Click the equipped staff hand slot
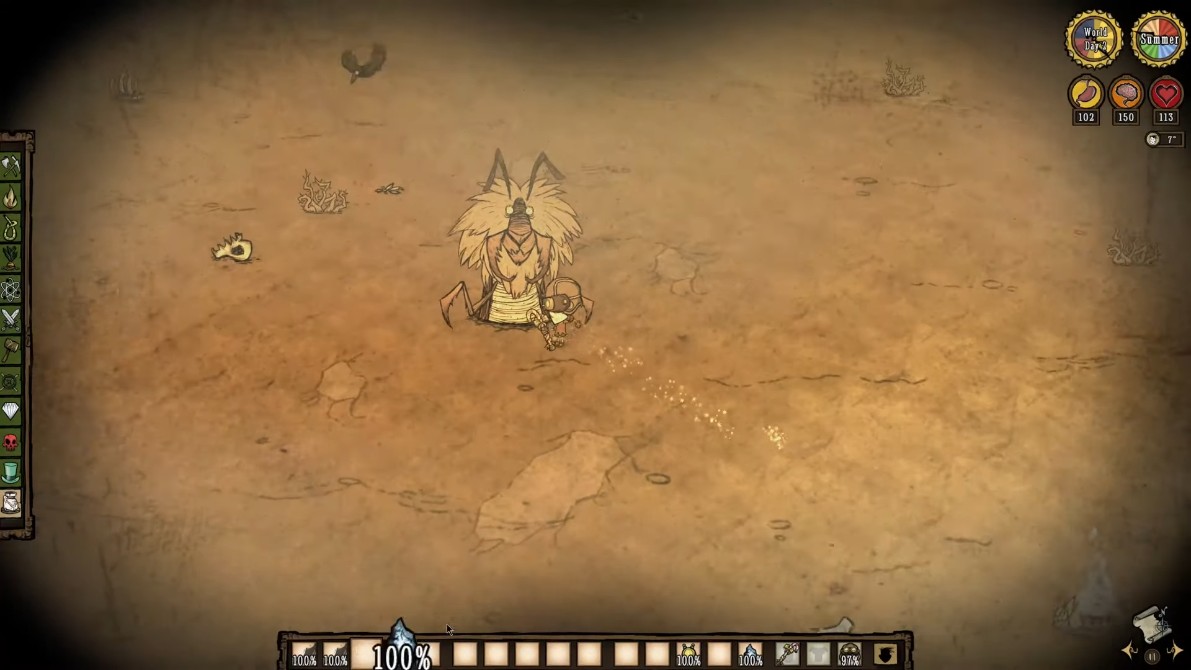 click(788, 654)
